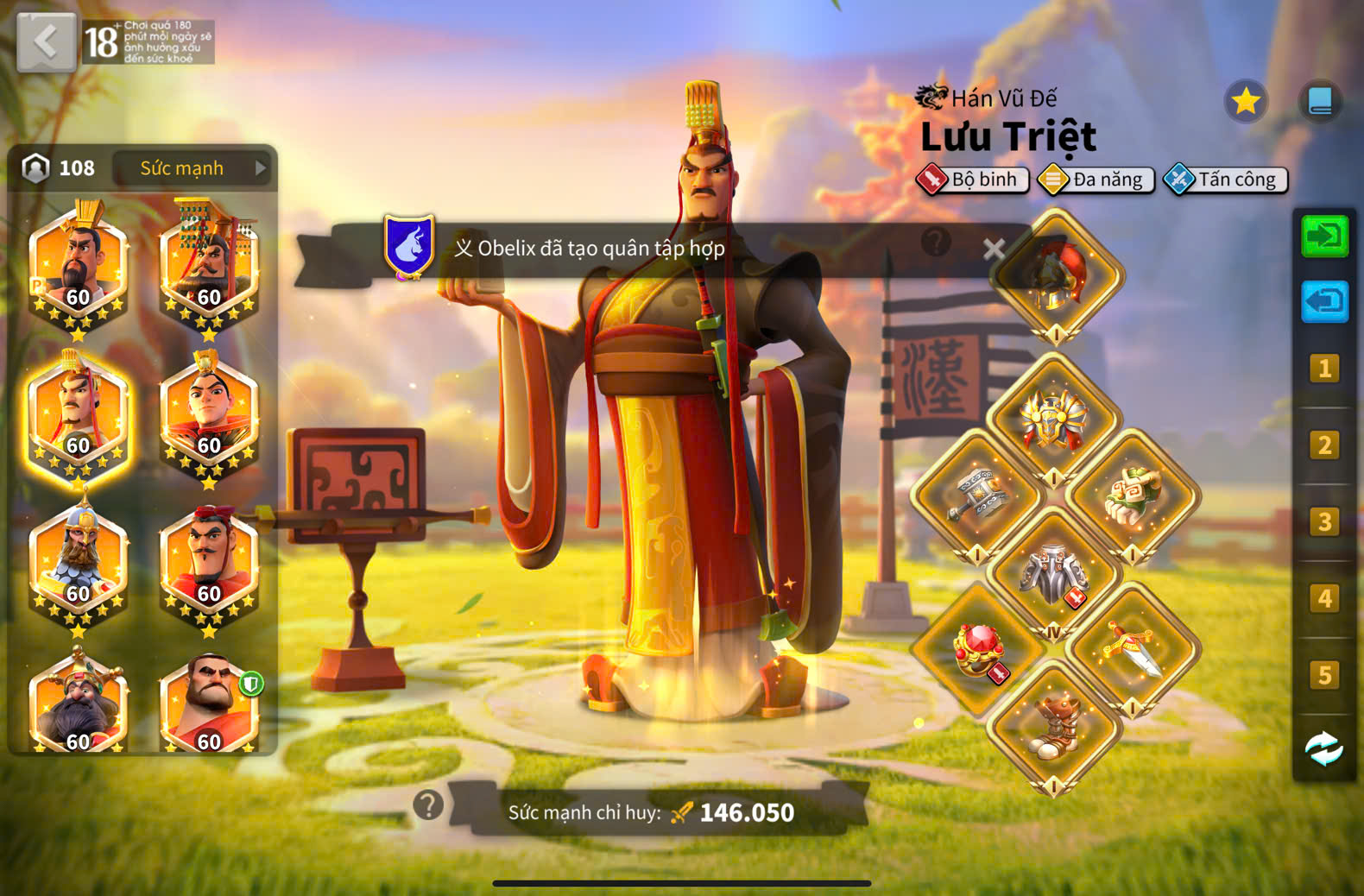
Task: Open the help icon beside Sức mạnh chỉ huy
Action: click(x=428, y=805)
